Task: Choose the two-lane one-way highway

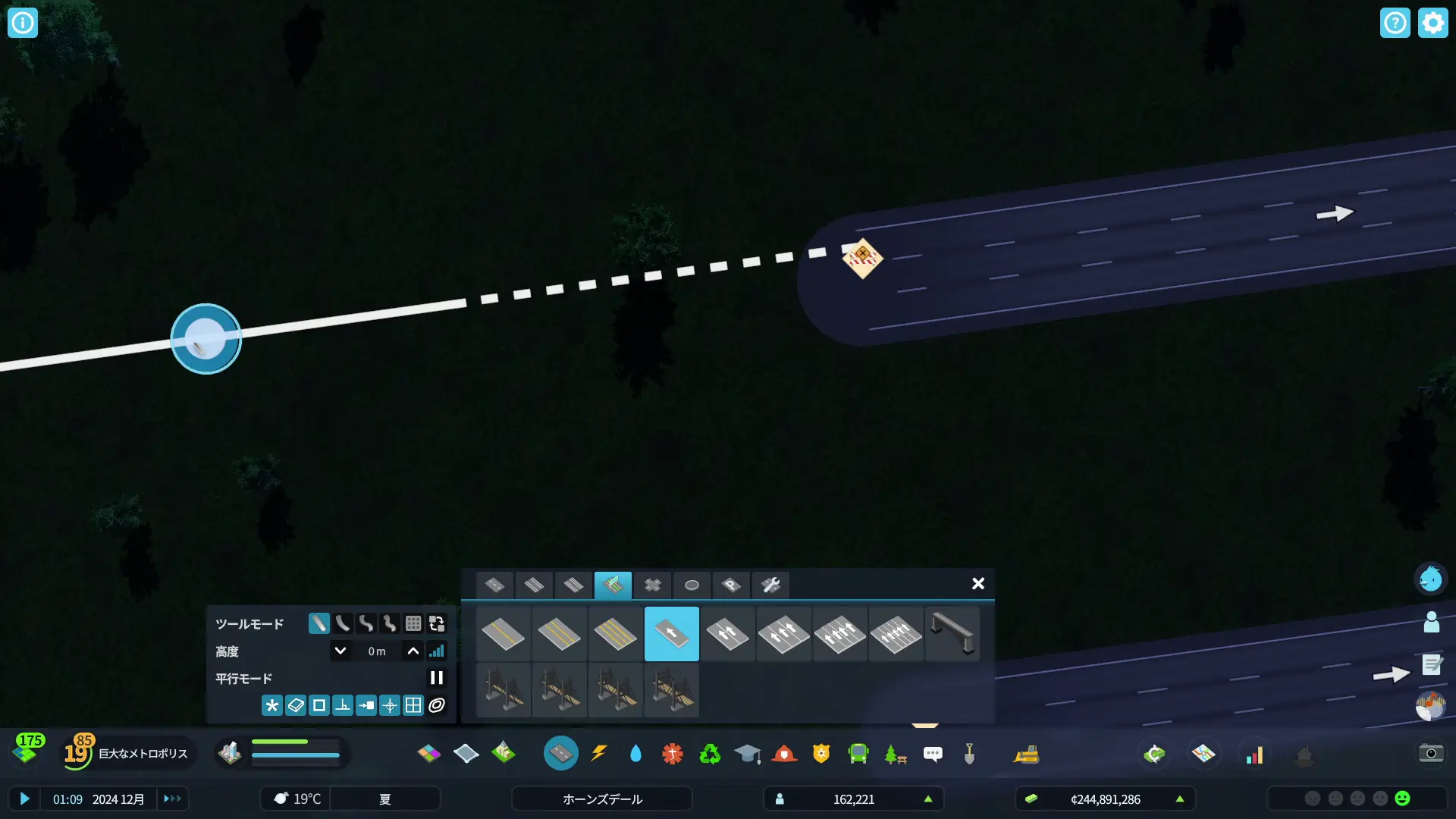Action: coord(727,634)
